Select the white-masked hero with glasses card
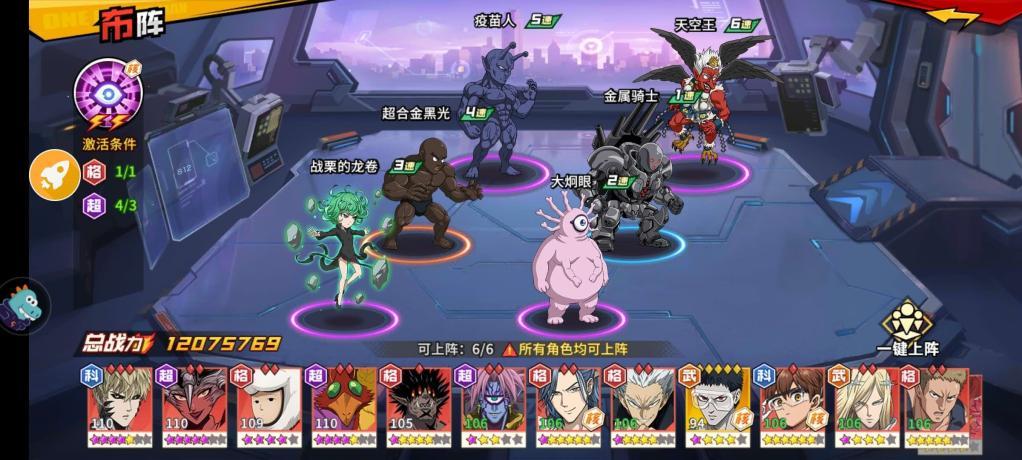This screenshot has width=1022, height=460. pos(719,405)
